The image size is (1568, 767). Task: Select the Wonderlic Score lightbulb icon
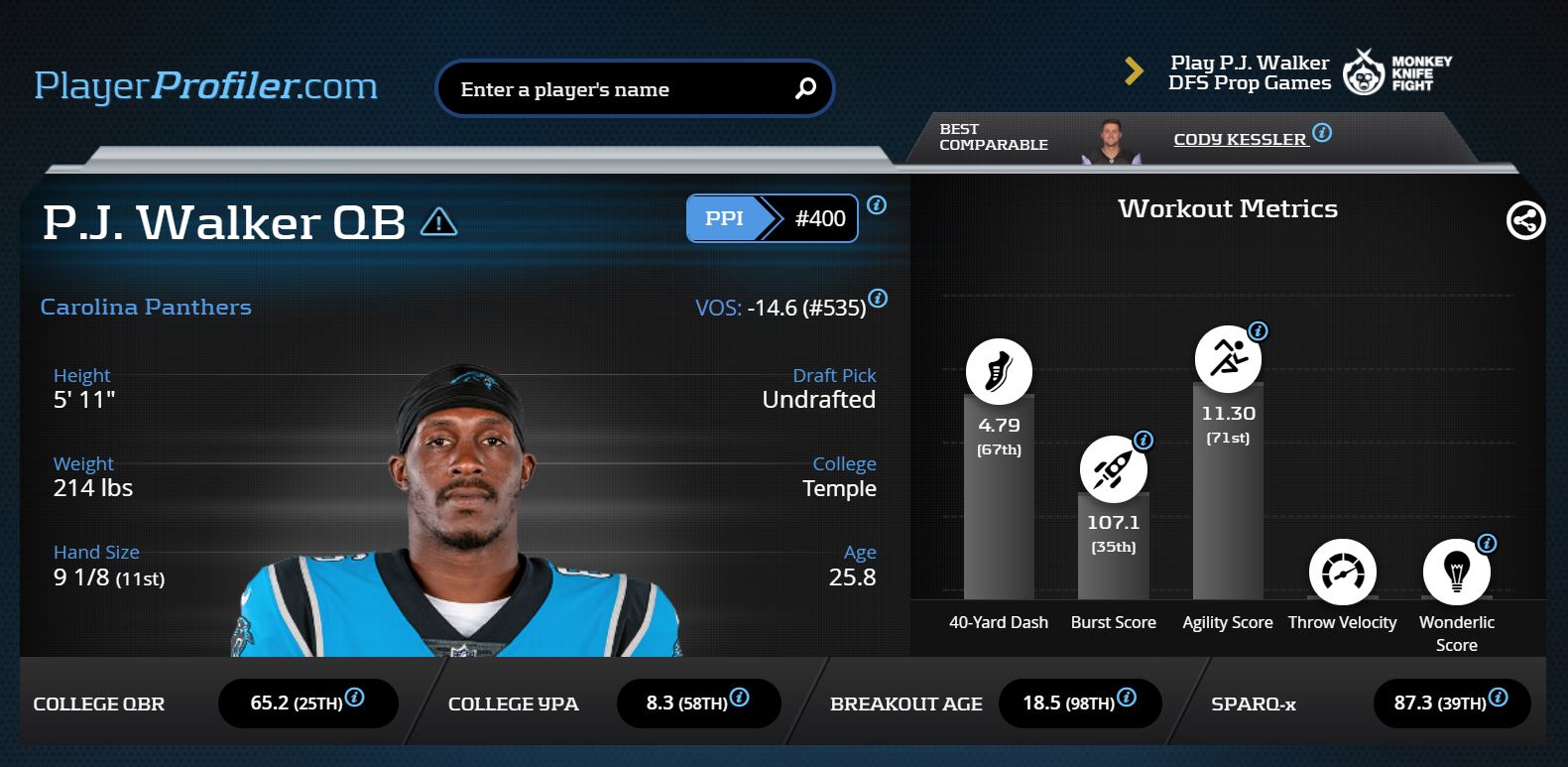coord(1456,573)
